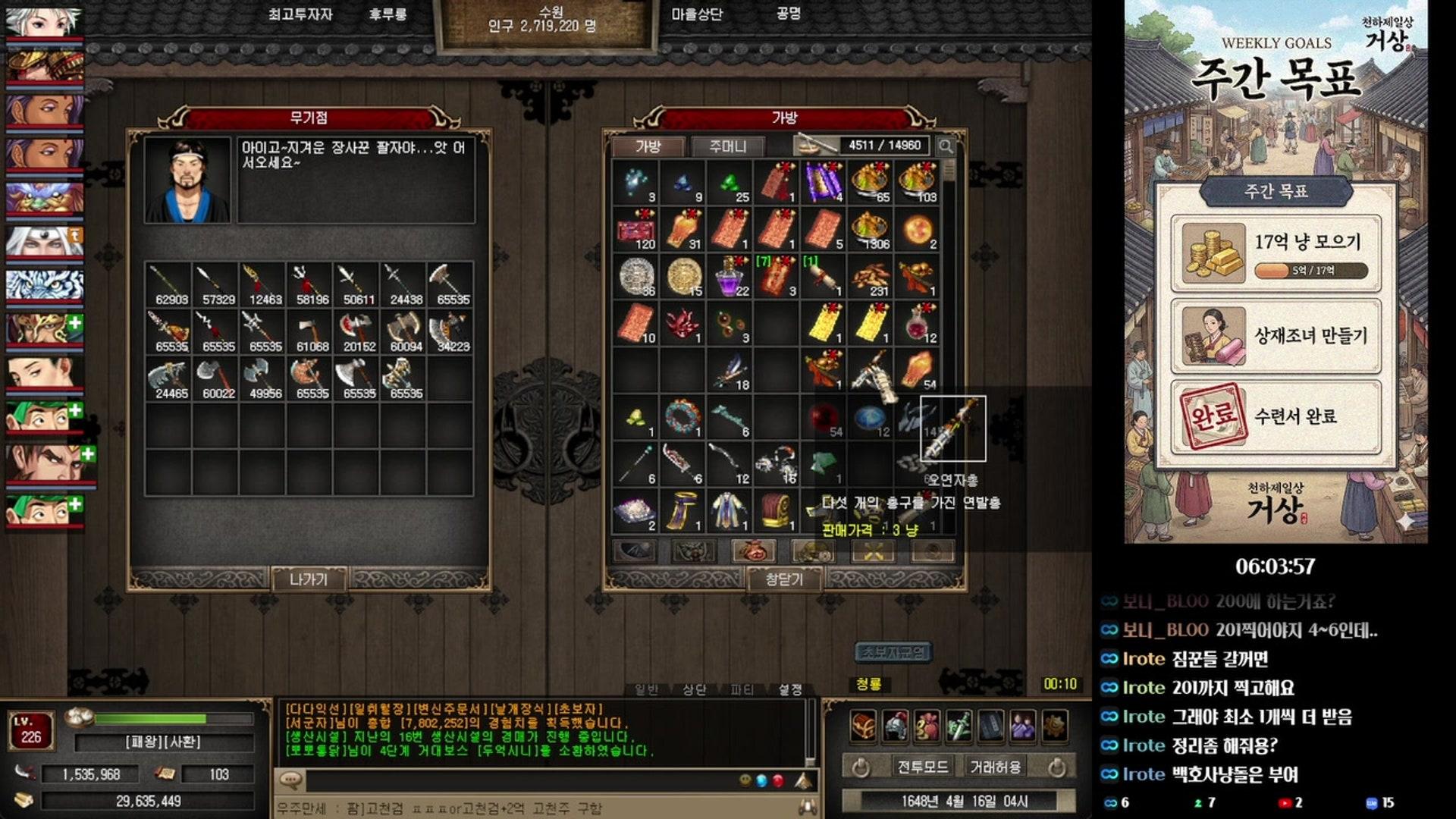The width and height of the screenshot is (1456, 819).
Task: Select the purple potion stack of 22
Action: point(730,276)
